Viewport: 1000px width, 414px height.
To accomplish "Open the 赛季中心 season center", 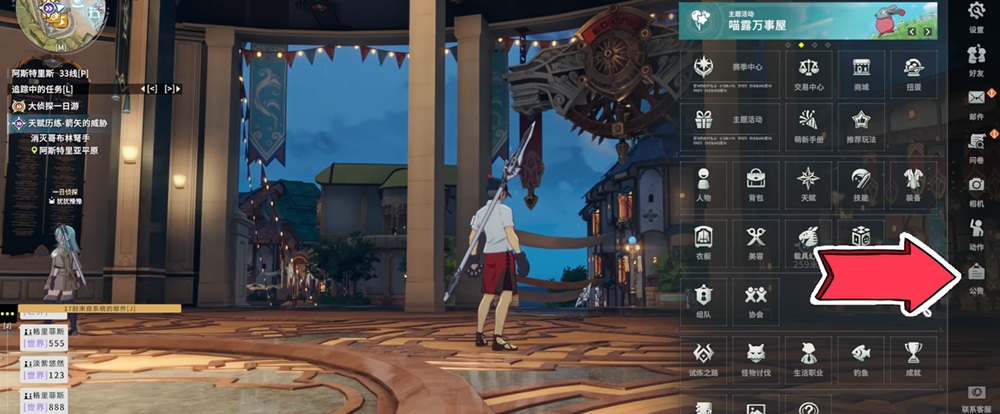I will coord(717,73).
